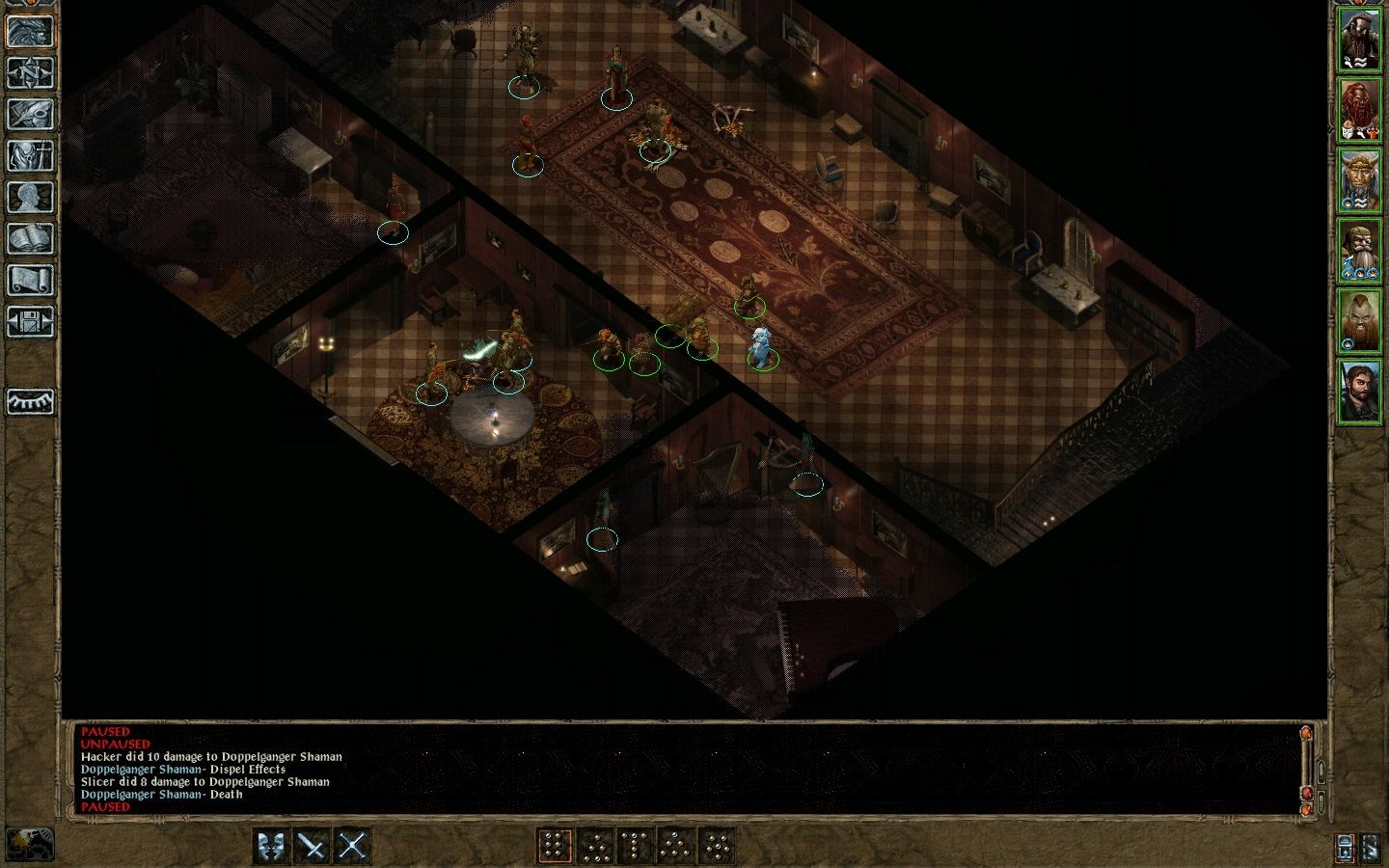Screen dimensions: 1389x868
Task: Choose the sword attack action button
Action: point(312,846)
